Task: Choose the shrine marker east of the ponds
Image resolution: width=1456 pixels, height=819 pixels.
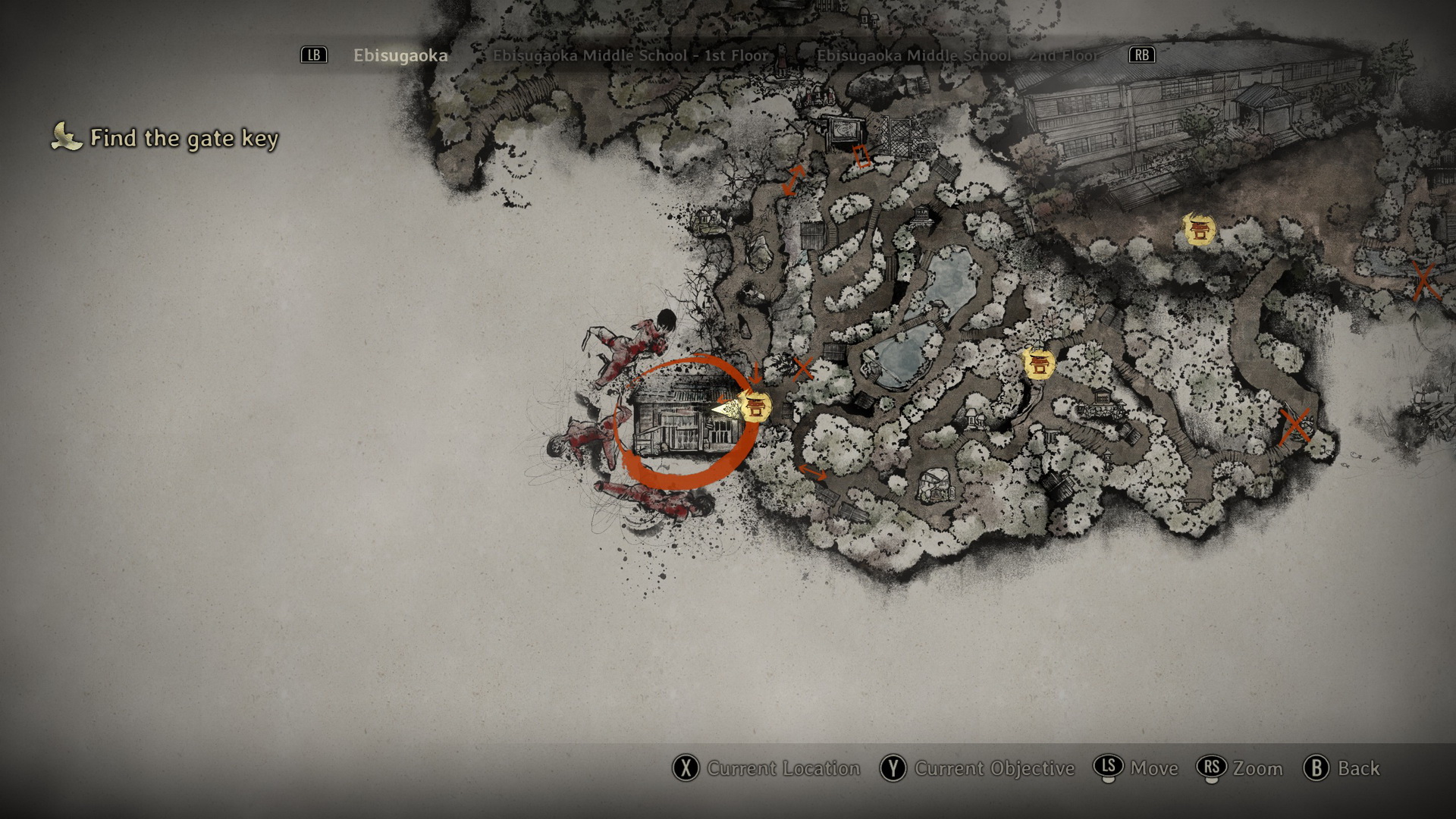Action: click(1038, 364)
